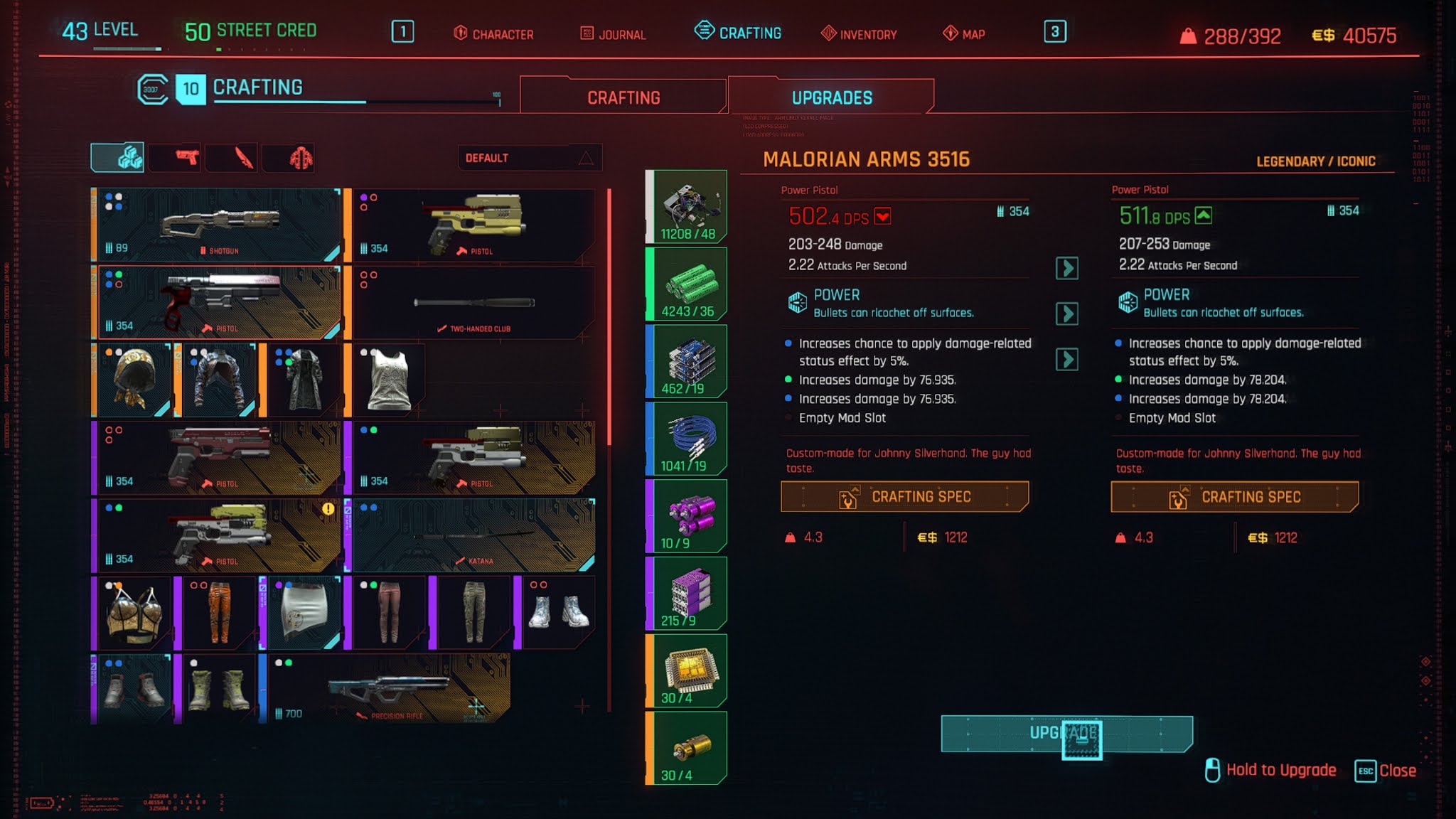Open the Journal menu
The width and height of the screenshot is (1456, 819).
tap(613, 33)
